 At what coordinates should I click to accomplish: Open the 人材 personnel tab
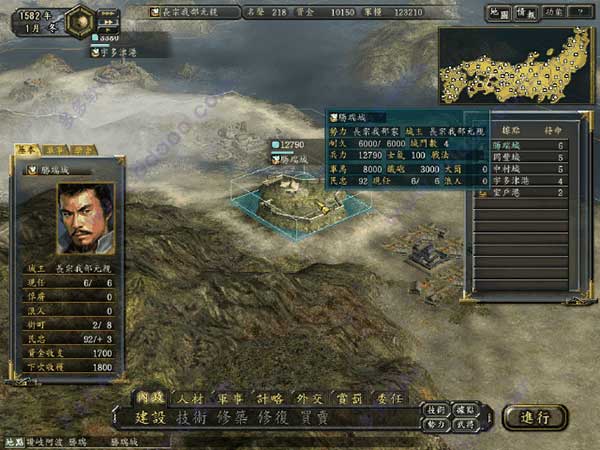187,397
